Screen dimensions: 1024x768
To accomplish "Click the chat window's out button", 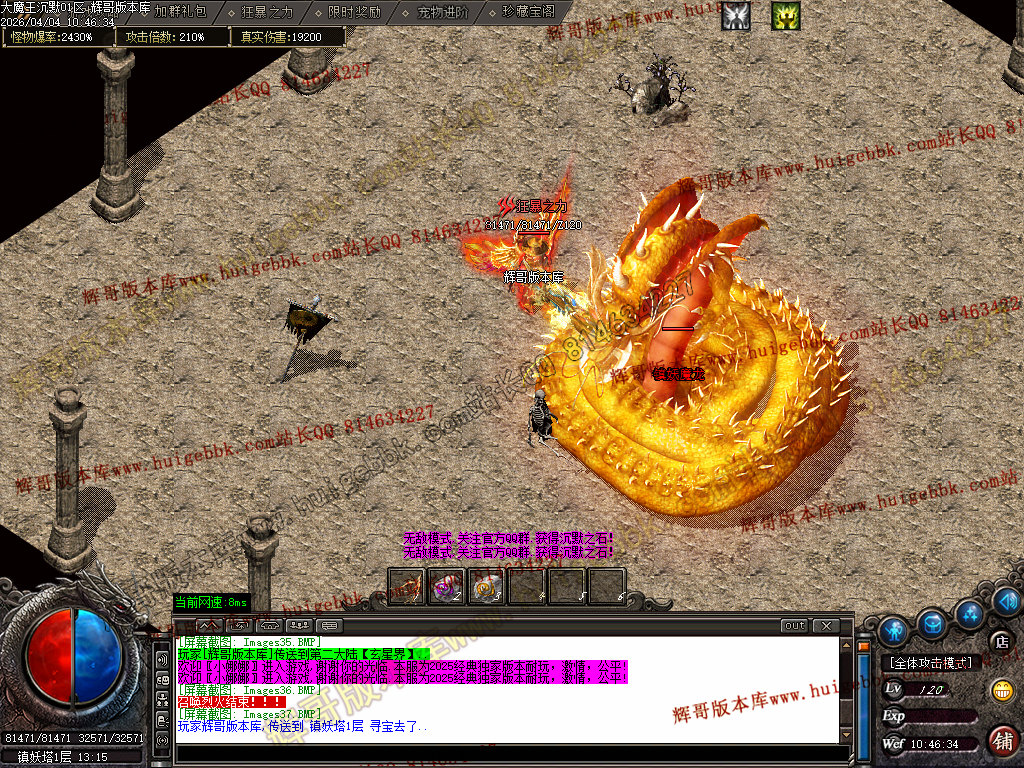I will pyautogui.click(x=794, y=626).
